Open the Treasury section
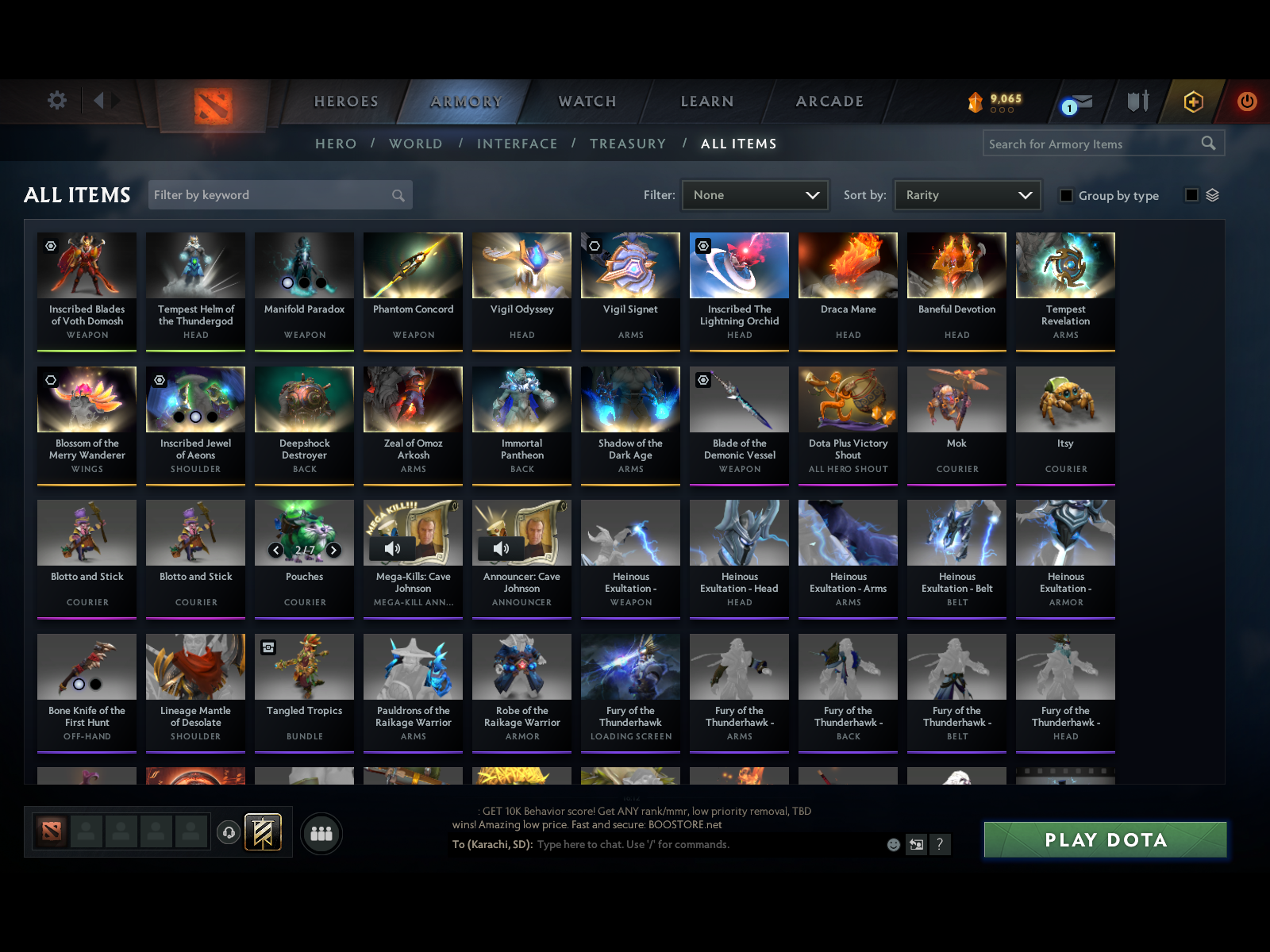The image size is (1270, 952). (x=628, y=144)
